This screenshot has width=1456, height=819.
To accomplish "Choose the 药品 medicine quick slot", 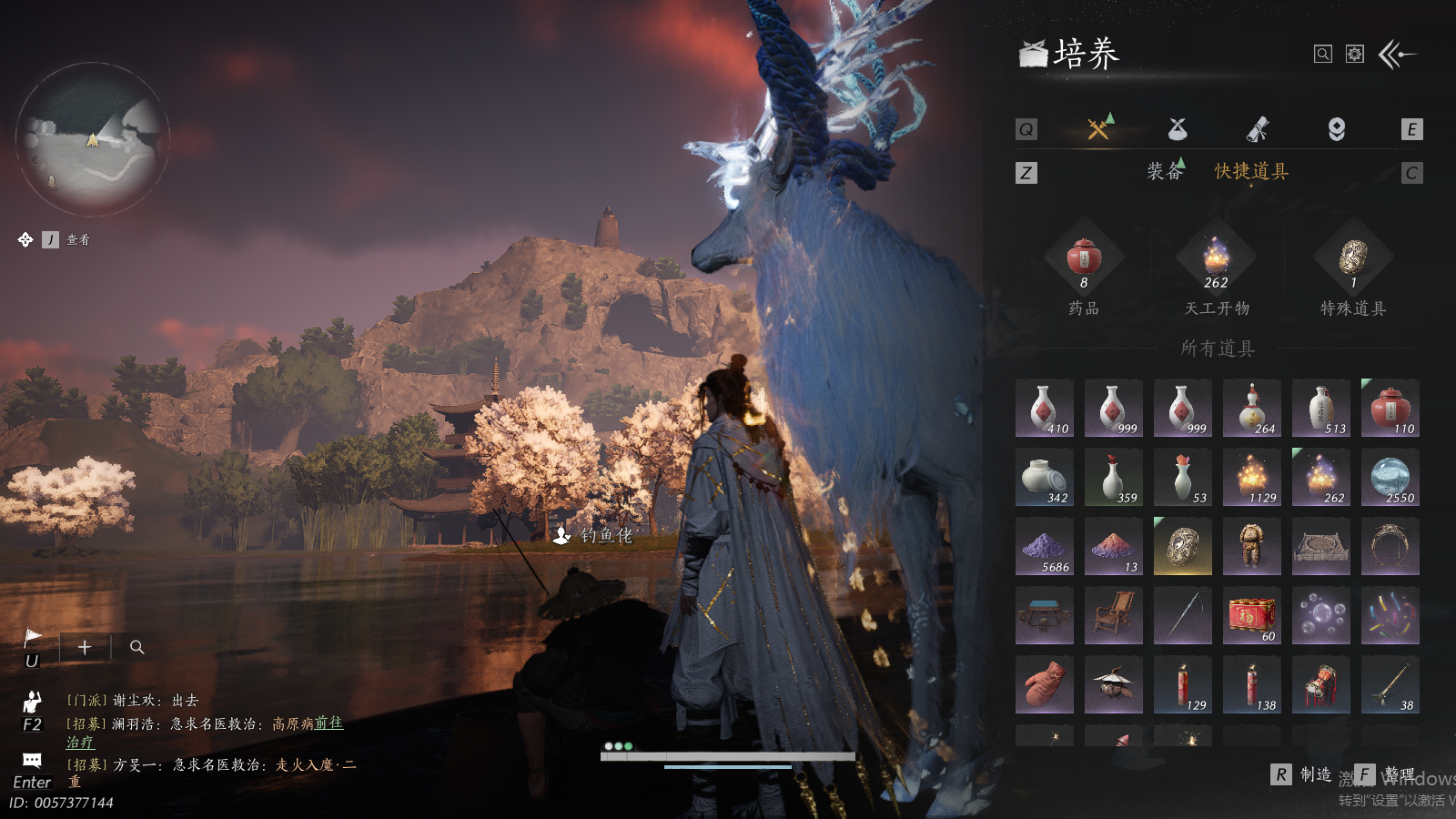I will click(1084, 259).
